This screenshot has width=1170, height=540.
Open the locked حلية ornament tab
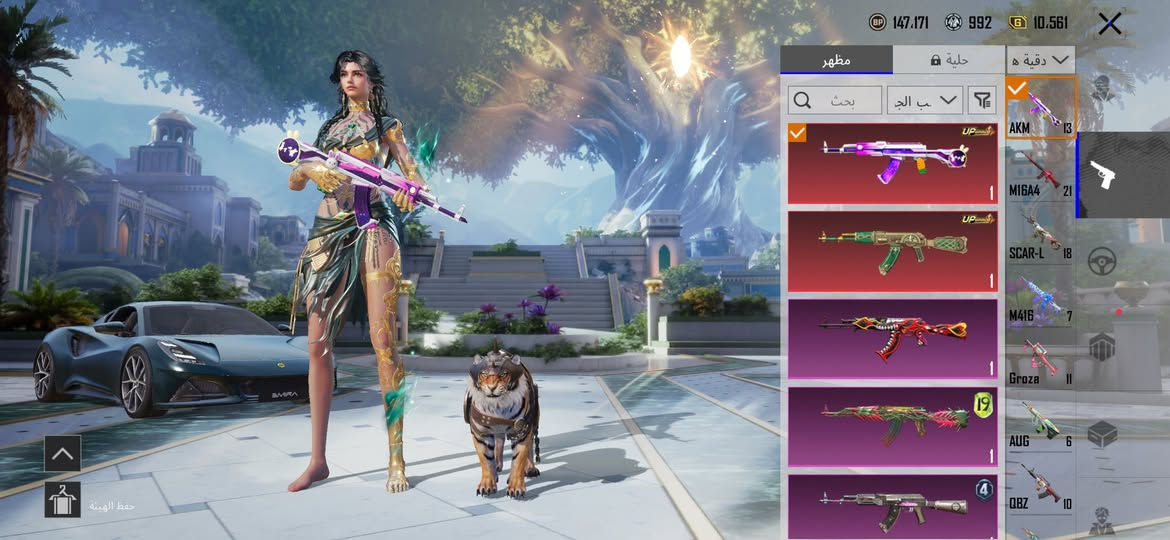[x=948, y=60]
